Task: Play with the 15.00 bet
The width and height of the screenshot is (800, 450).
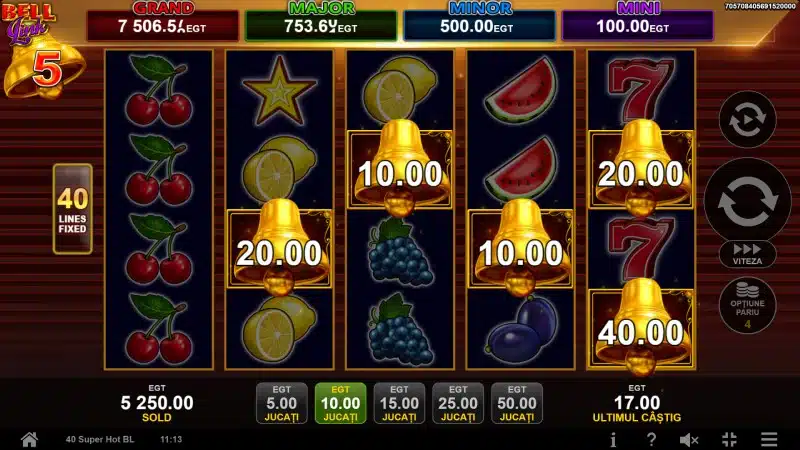Action: (399, 402)
